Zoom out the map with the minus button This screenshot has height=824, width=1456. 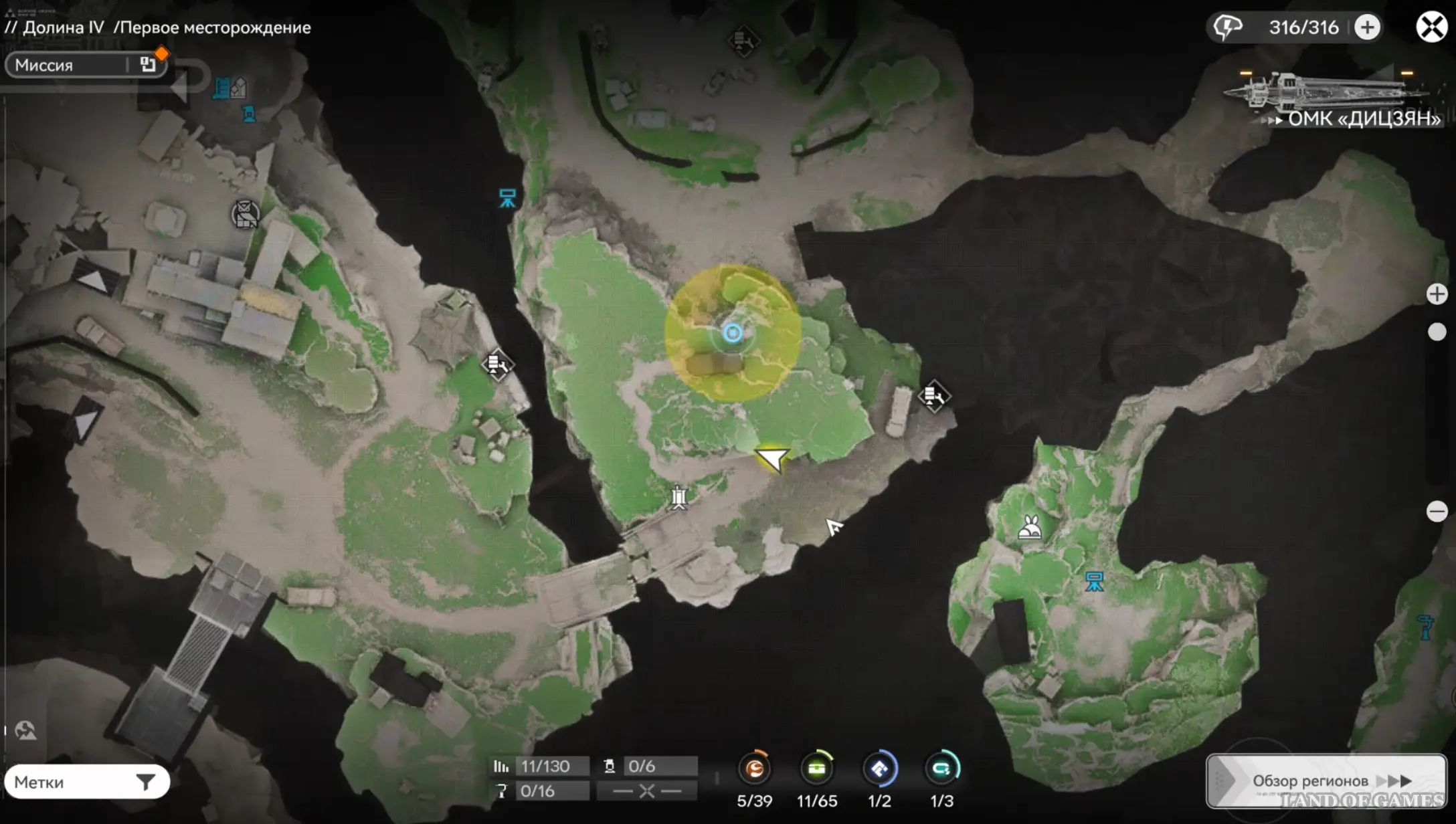point(1437,512)
